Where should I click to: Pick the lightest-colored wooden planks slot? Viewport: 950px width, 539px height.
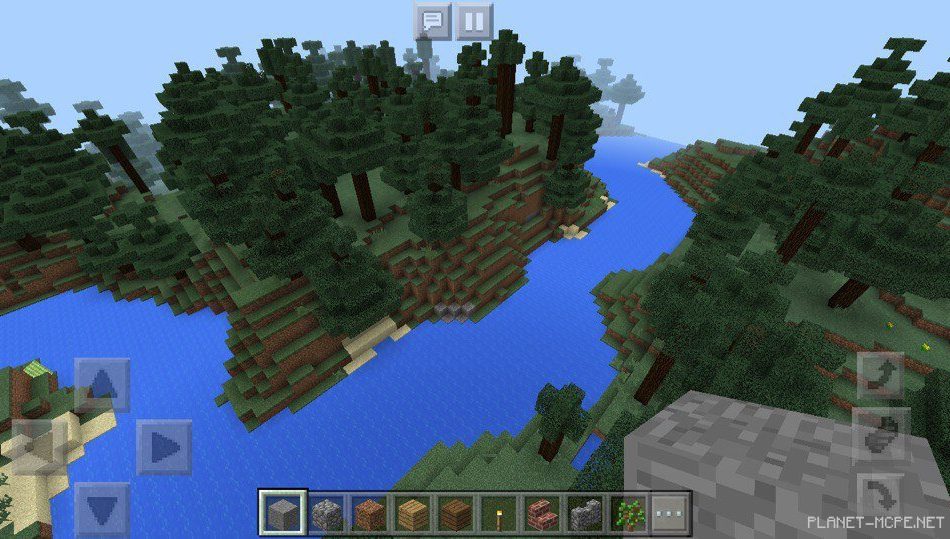point(413,514)
